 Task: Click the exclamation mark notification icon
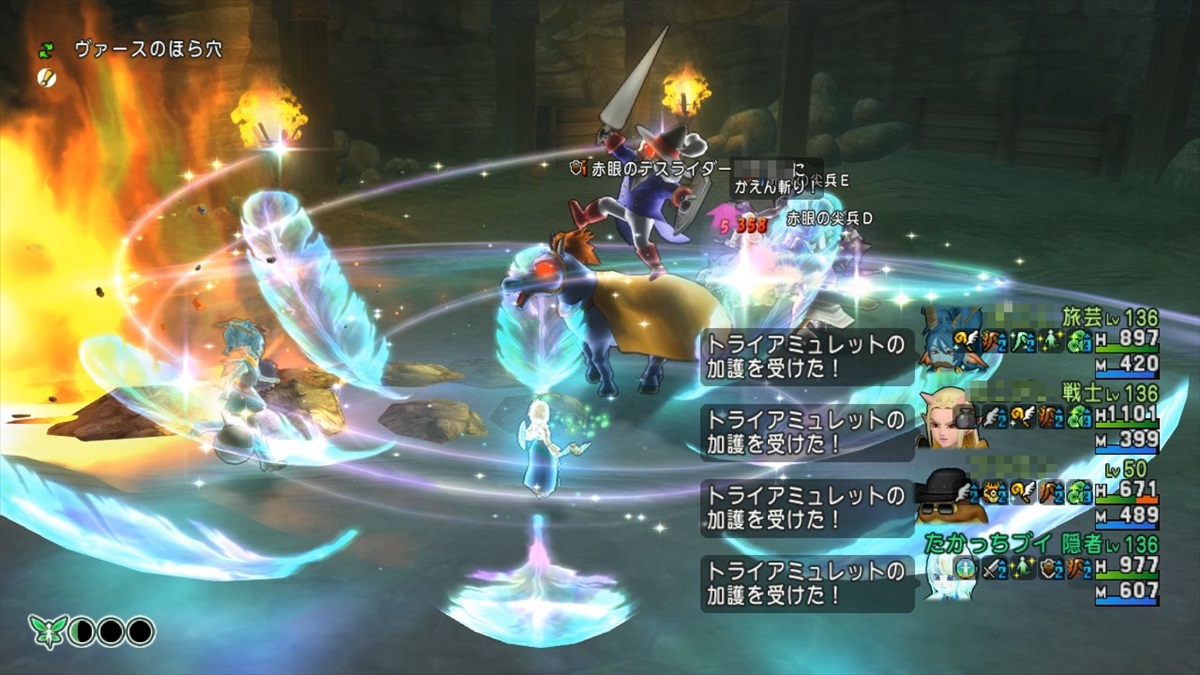[46, 75]
